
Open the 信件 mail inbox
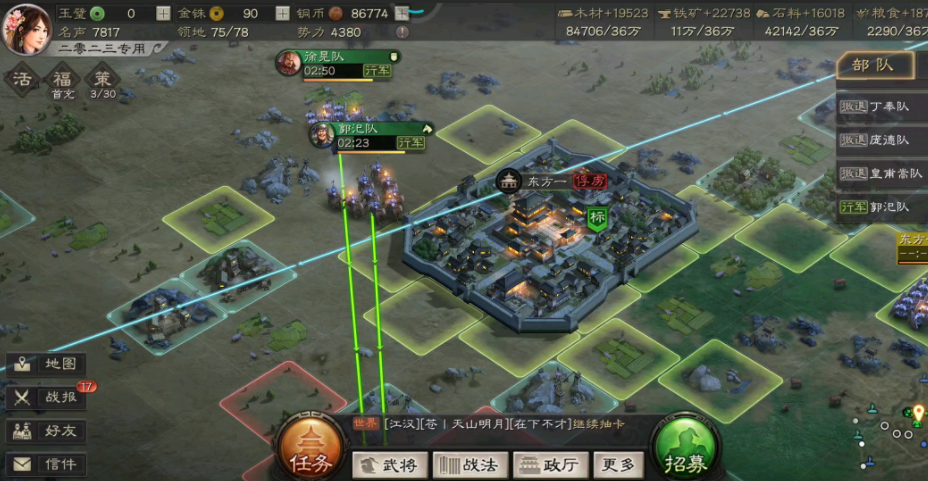46,464
